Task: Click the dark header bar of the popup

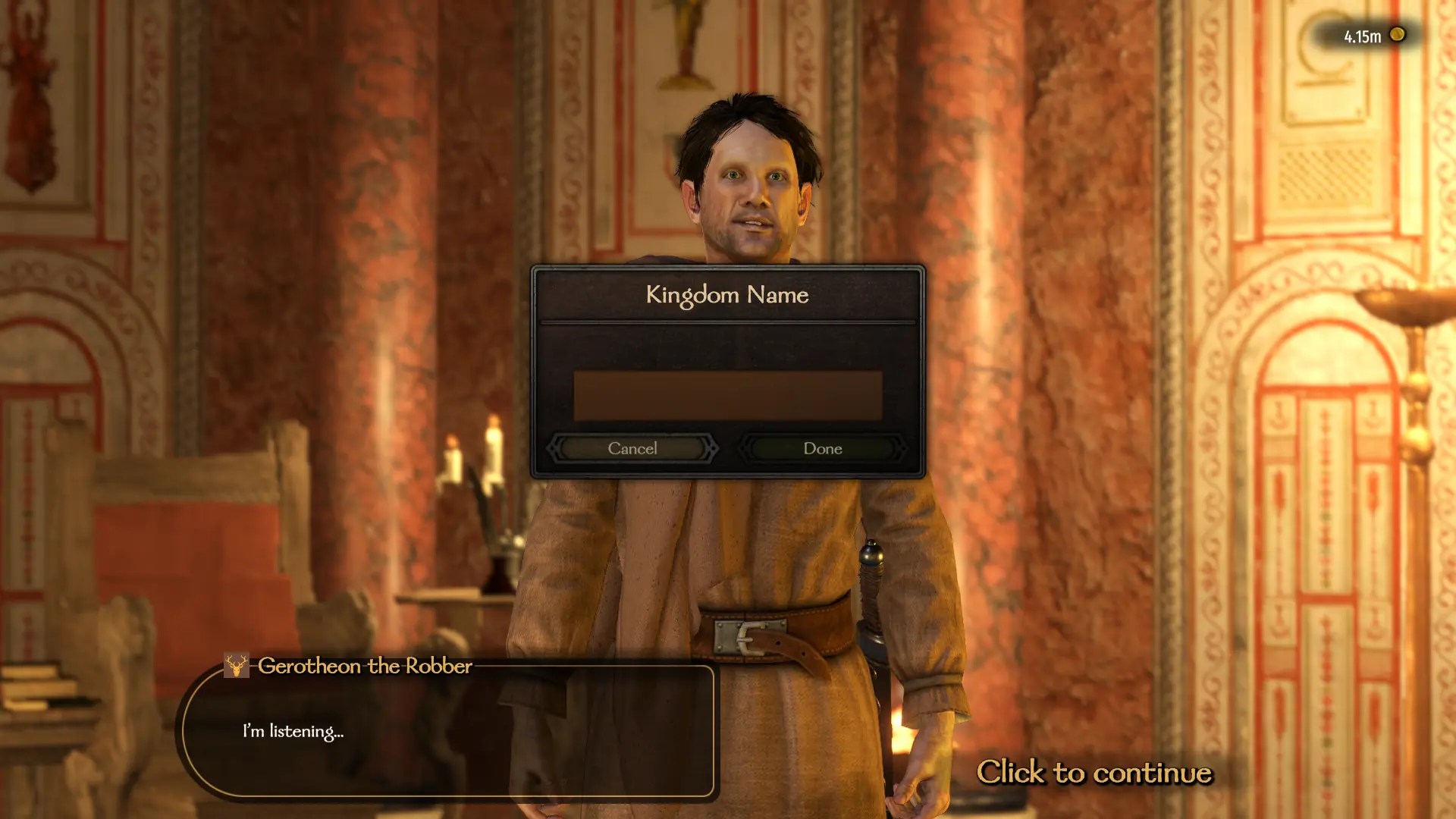Action: click(x=727, y=294)
